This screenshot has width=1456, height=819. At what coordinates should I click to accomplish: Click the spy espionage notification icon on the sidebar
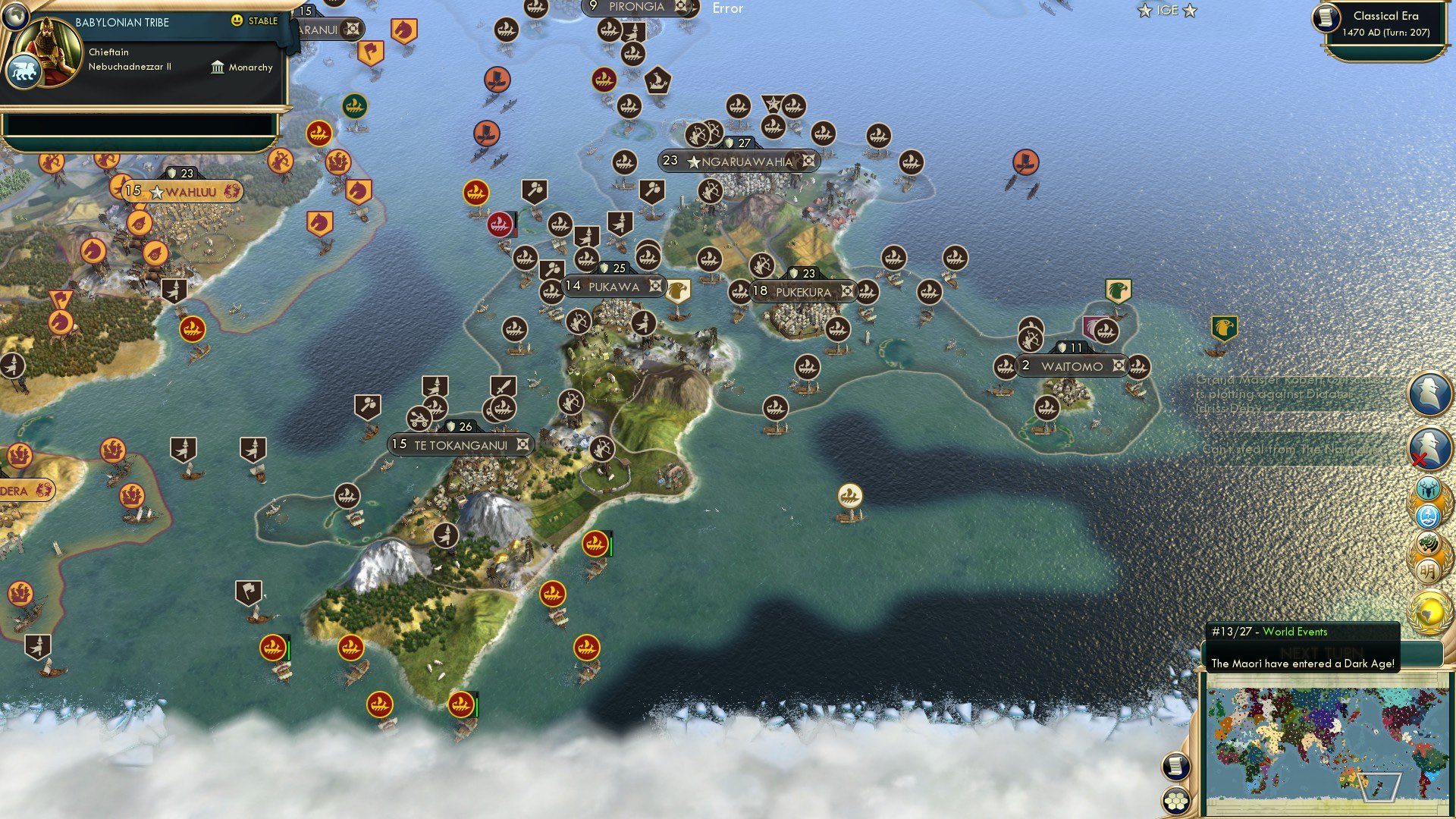(x=1429, y=392)
